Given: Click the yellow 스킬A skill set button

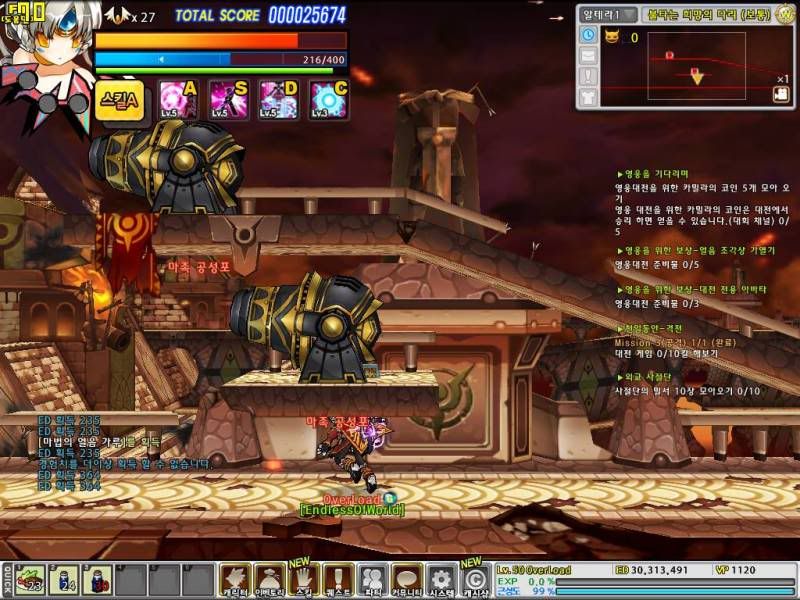Looking at the screenshot, I should 121,100.
